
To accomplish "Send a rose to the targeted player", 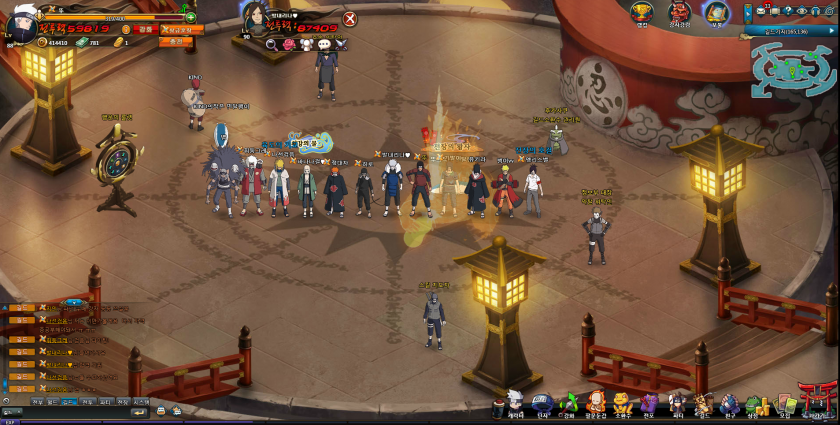I will [289, 44].
